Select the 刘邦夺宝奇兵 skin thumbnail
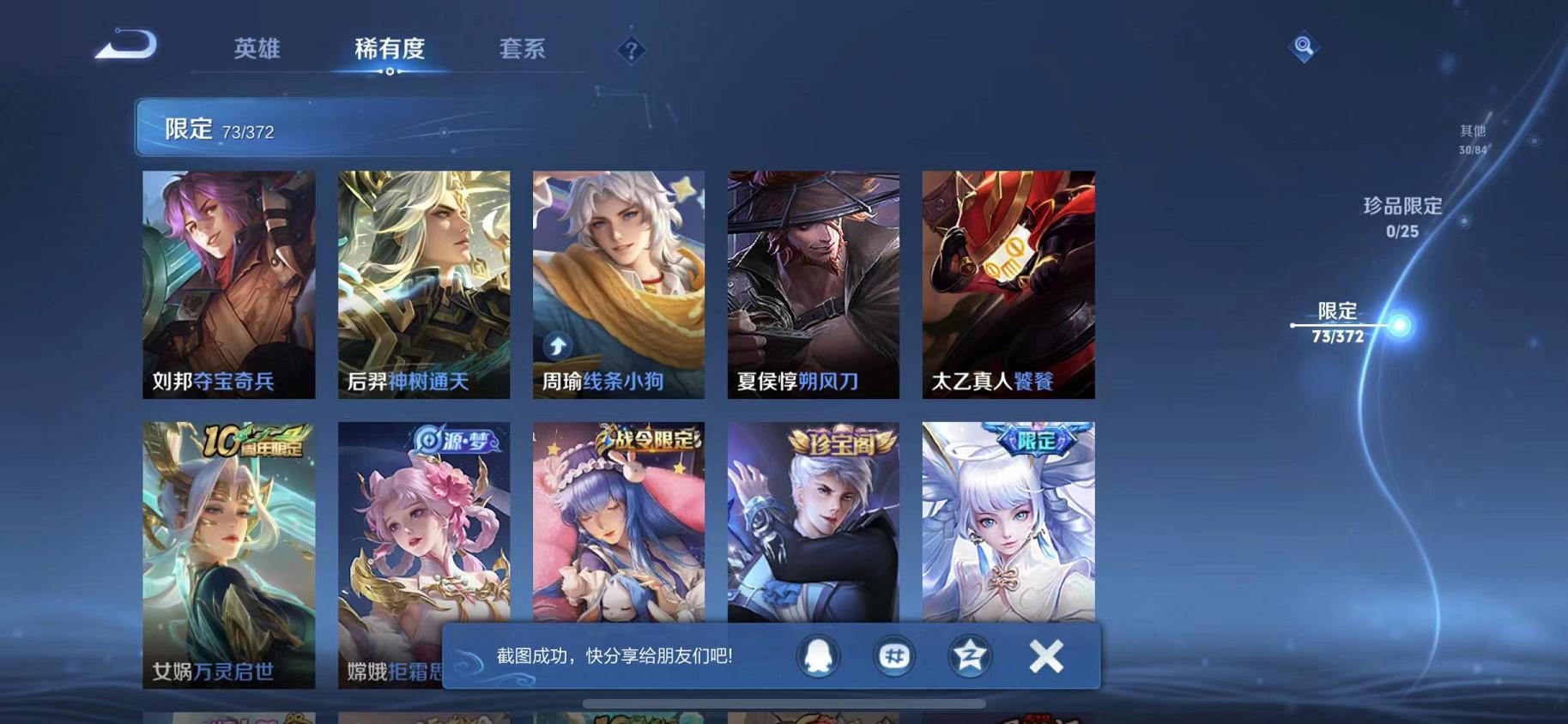This screenshot has width=1568, height=724. pyautogui.click(x=227, y=283)
